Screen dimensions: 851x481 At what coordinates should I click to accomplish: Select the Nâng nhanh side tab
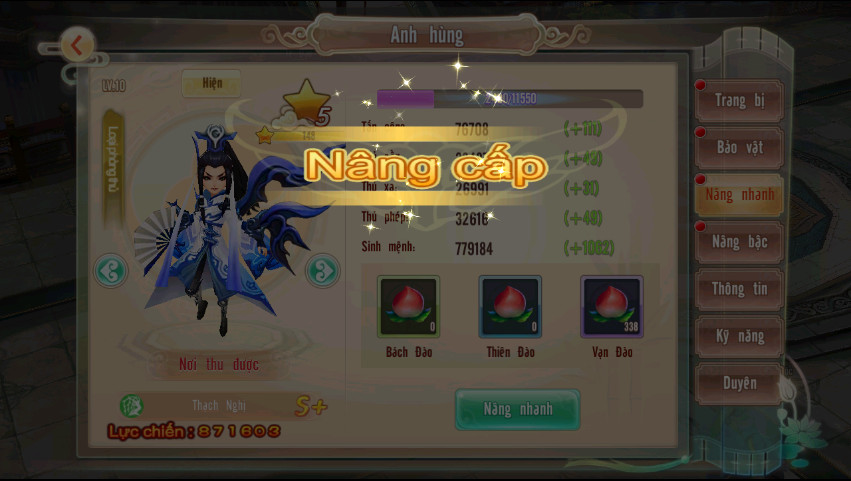tap(739, 194)
